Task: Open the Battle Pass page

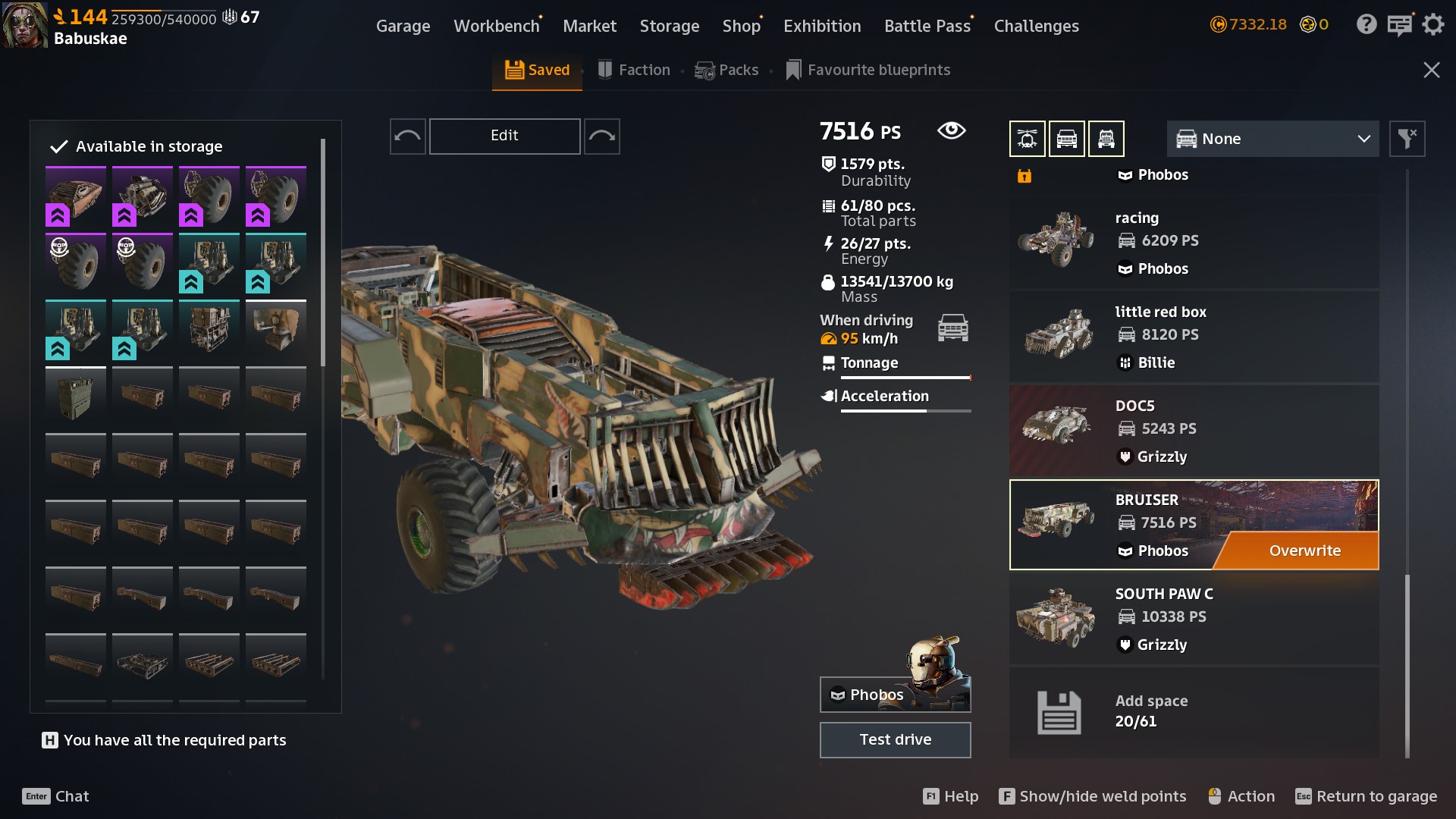Action: (927, 26)
